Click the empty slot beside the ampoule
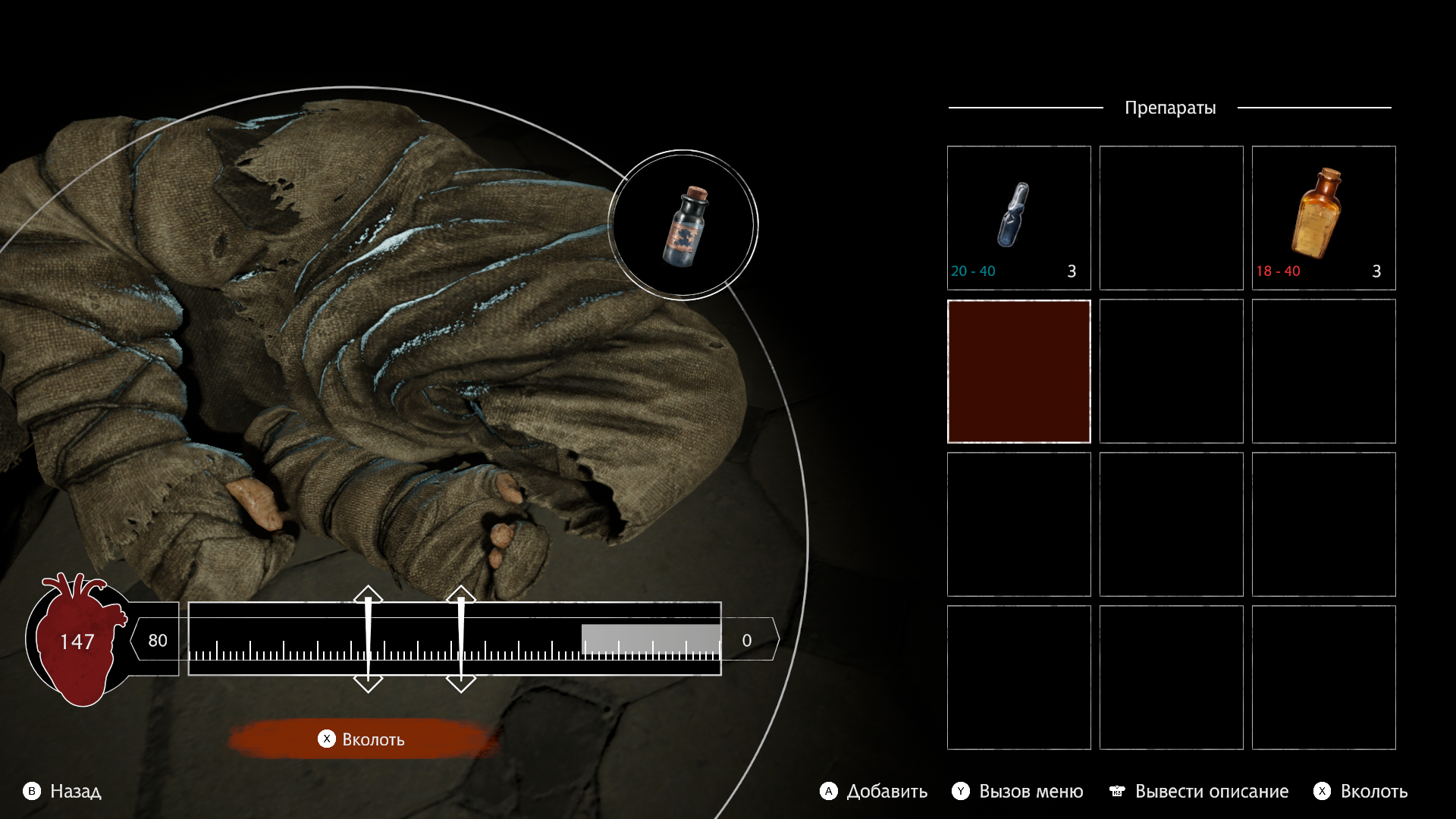Image resolution: width=1456 pixels, height=819 pixels. point(1171,218)
